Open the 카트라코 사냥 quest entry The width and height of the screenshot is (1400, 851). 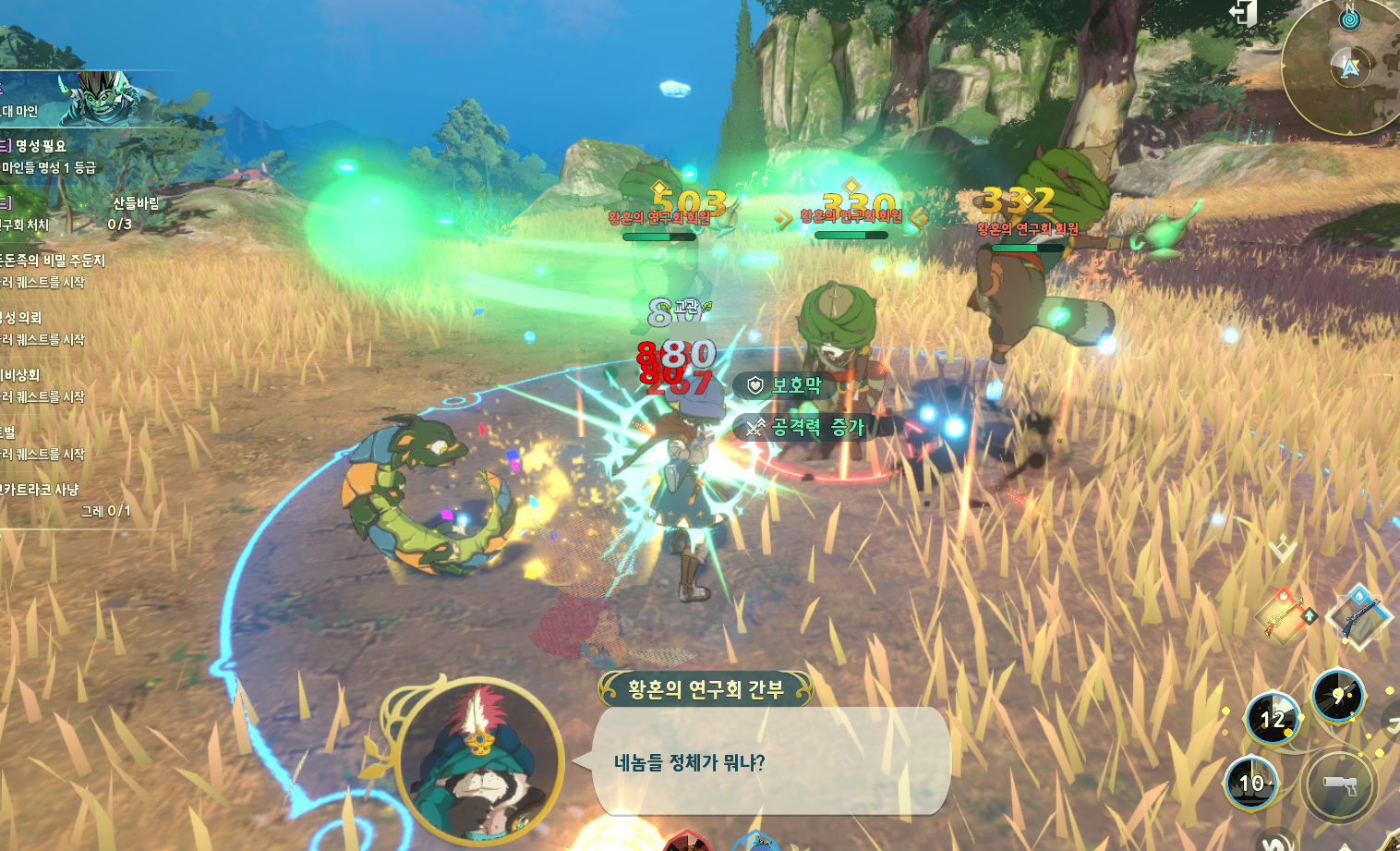pos(55,499)
